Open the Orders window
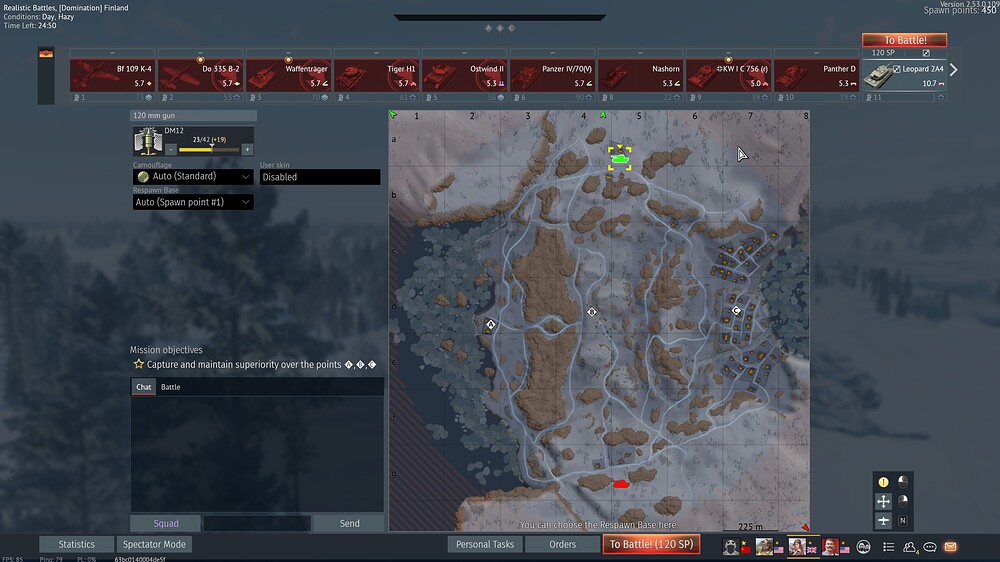The width and height of the screenshot is (1000, 562). (x=563, y=545)
